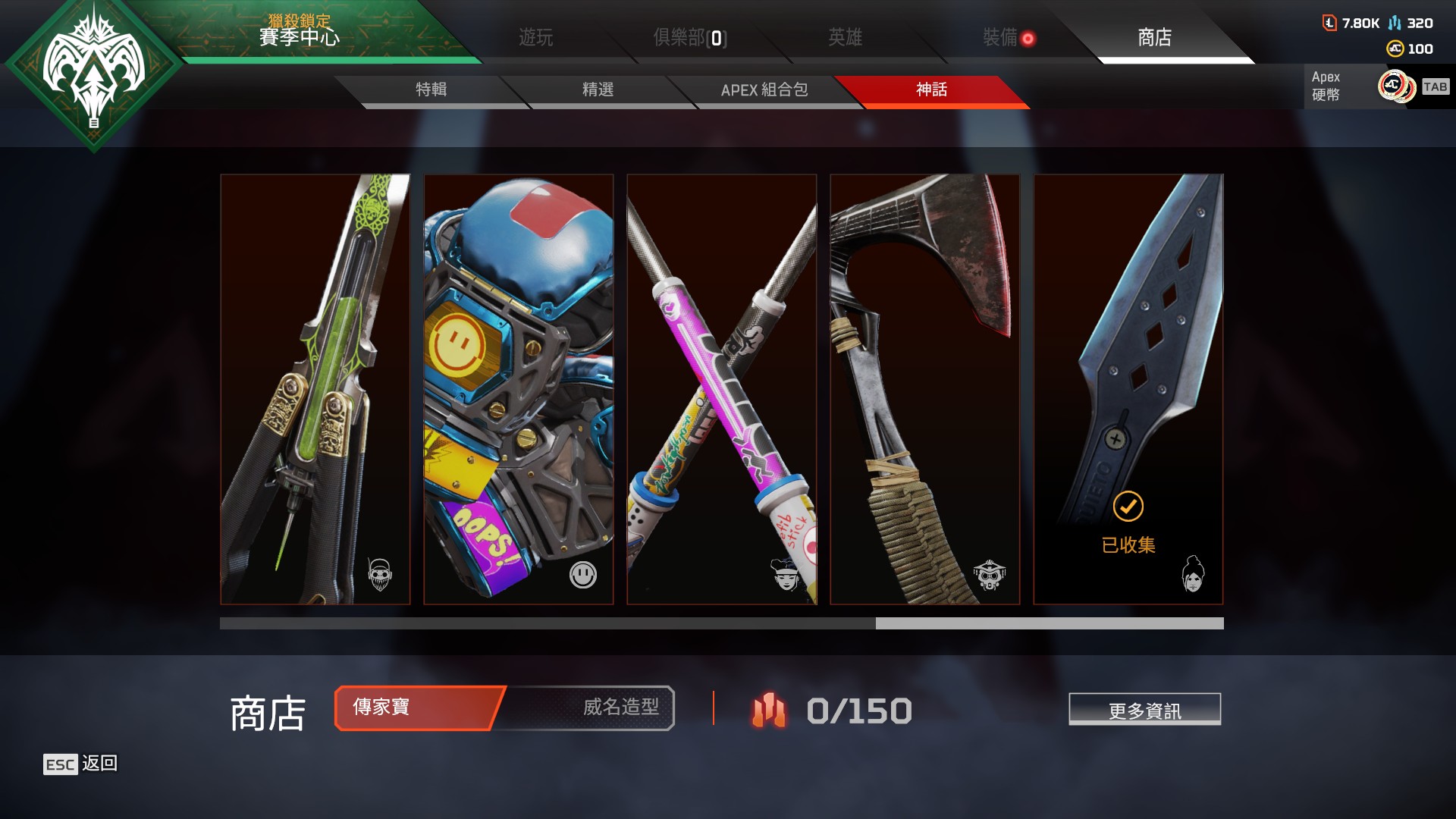Click the 已收集 checkmark on the collected dagger
Image resolution: width=1456 pixels, height=819 pixels.
tap(1128, 507)
